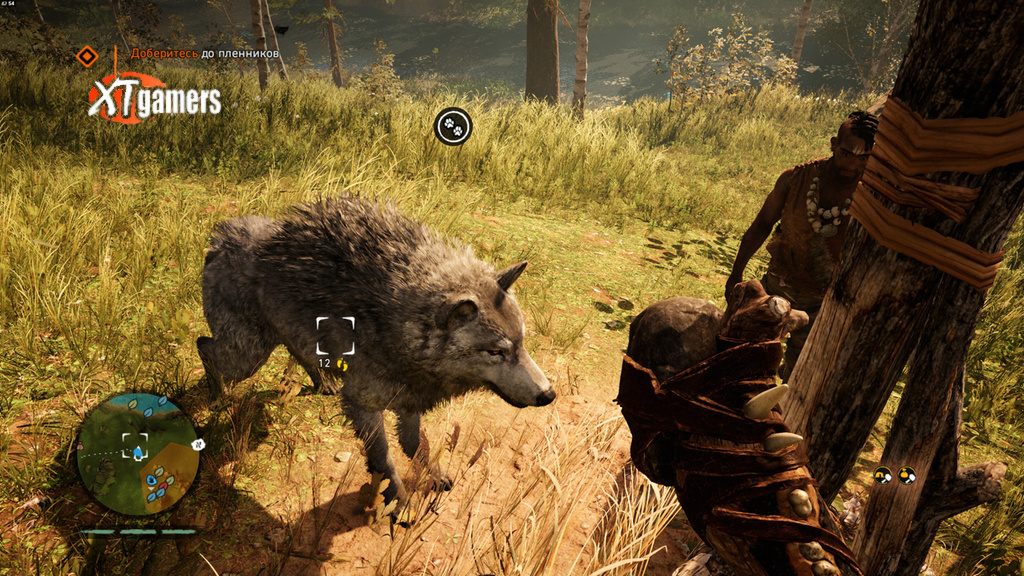Click the XTgamers watermark logo
The height and width of the screenshot is (576, 1024).
153,98
